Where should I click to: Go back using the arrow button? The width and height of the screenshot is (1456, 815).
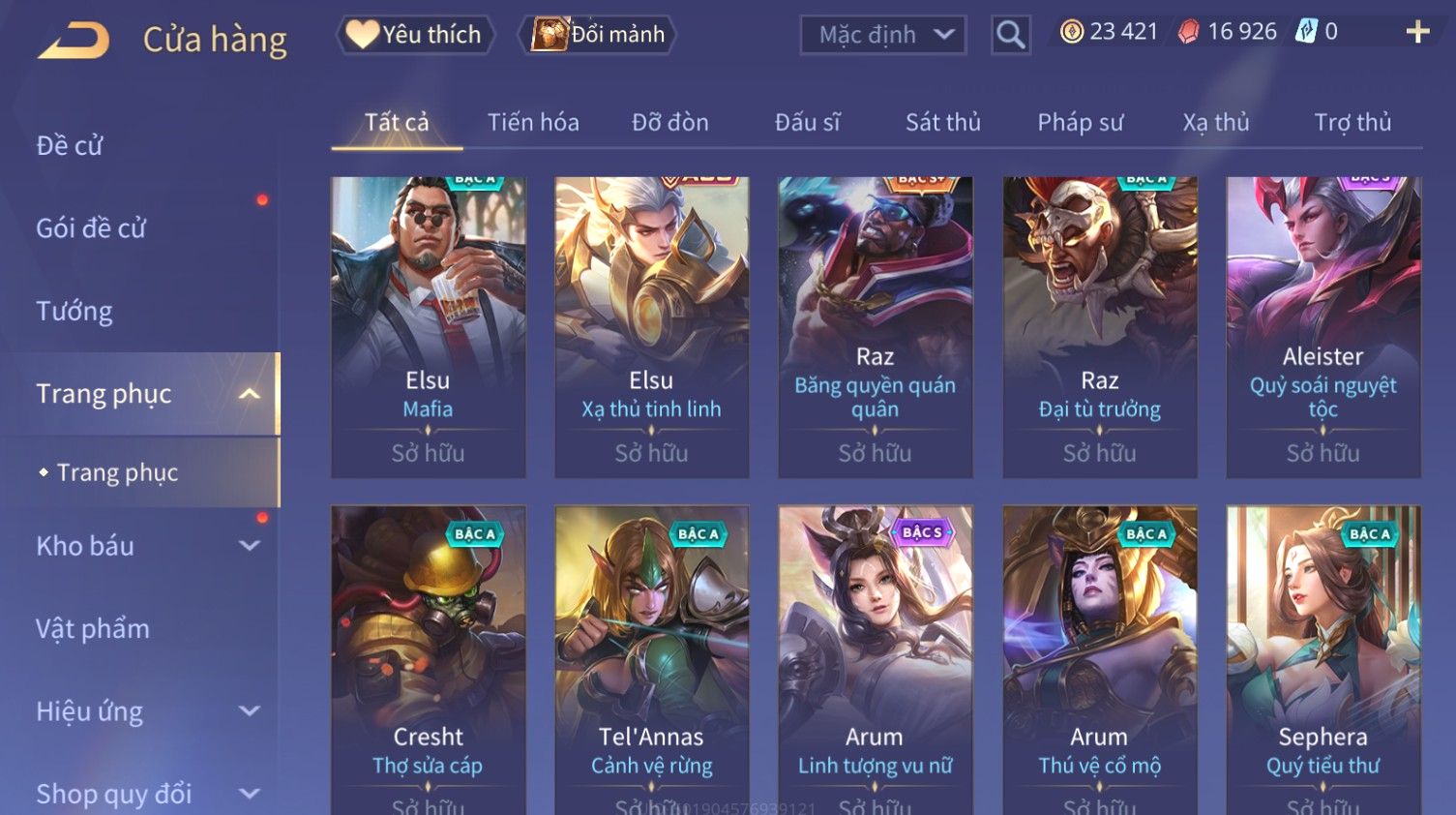tap(74, 41)
